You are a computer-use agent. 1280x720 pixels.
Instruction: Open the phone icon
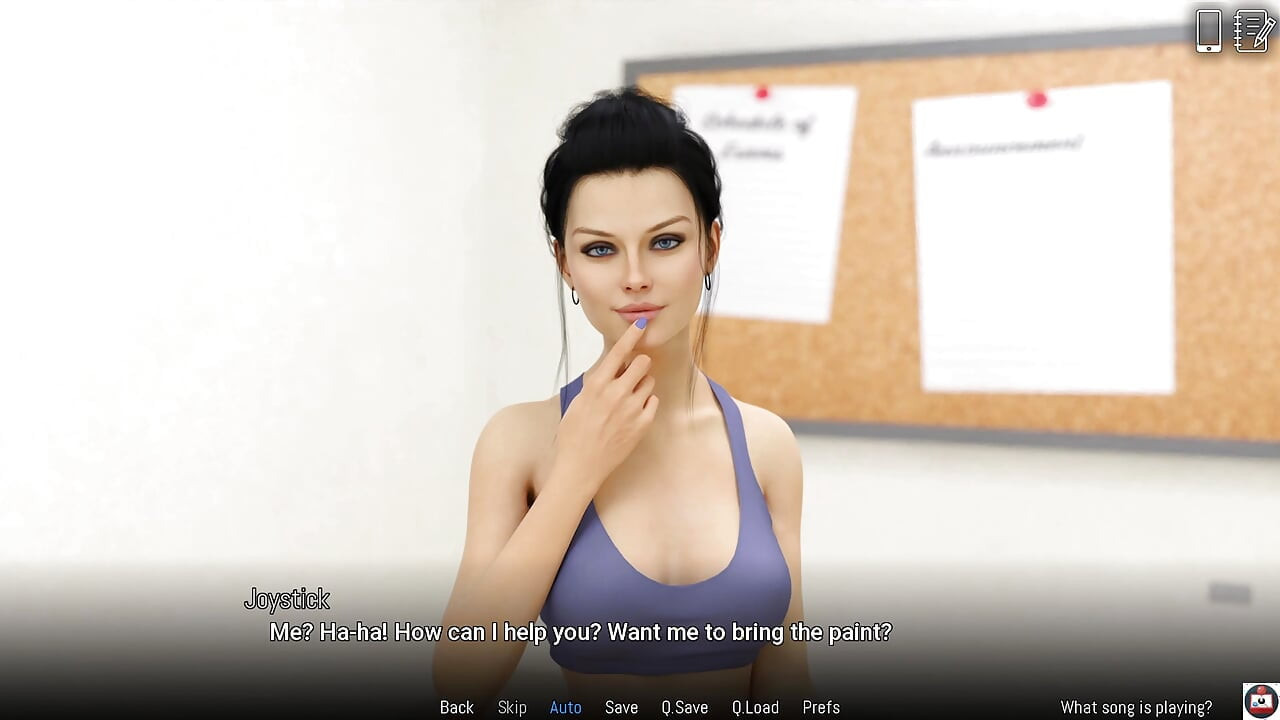[x=1208, y=31]
